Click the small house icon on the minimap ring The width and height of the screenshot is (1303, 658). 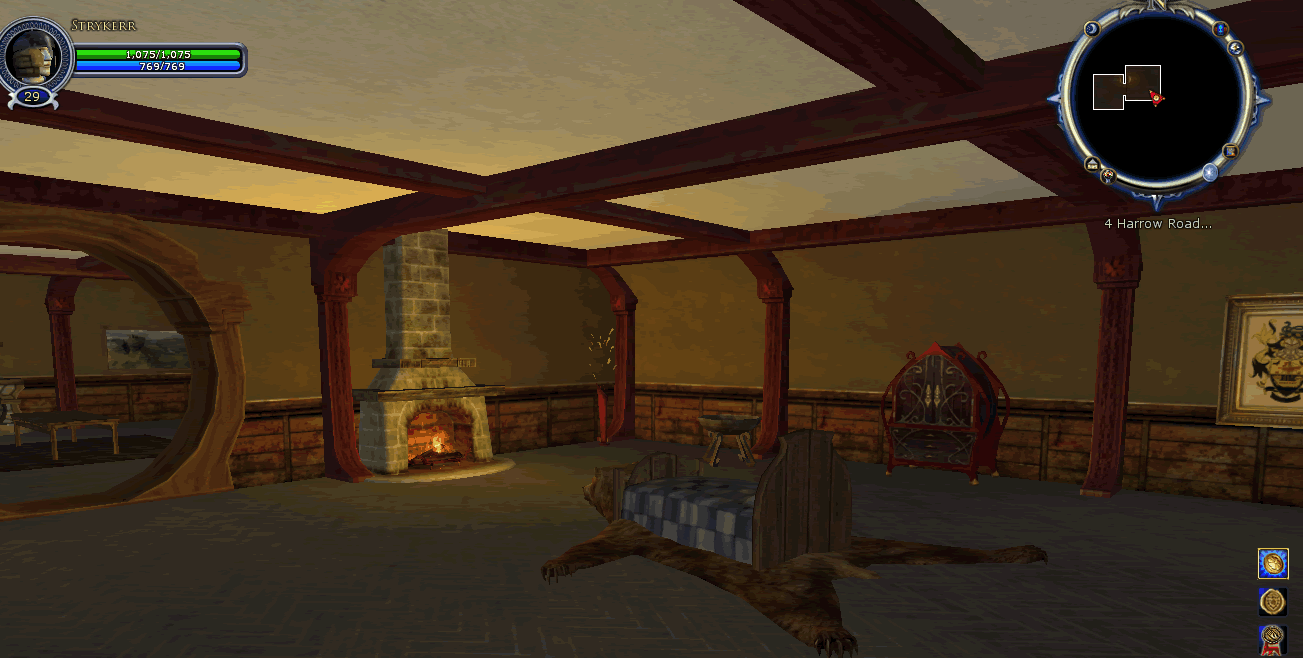coord(1092,164)
